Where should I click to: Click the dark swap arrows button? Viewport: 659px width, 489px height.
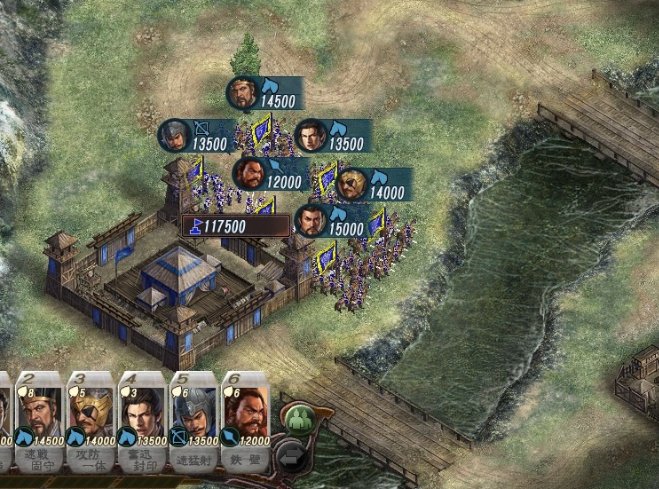tap(288, 457)
